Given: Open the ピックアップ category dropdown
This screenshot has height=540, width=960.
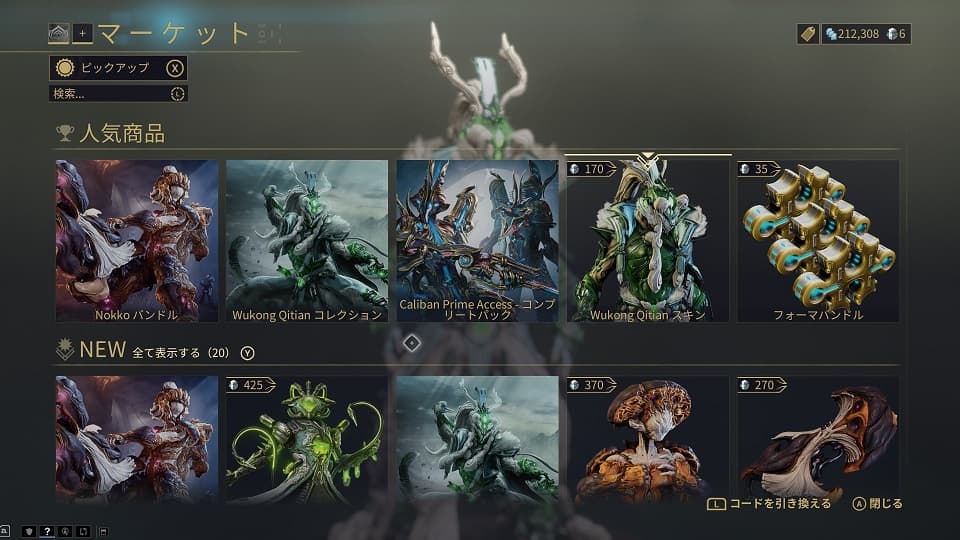Looking at the screenshot, I should 117,68.
